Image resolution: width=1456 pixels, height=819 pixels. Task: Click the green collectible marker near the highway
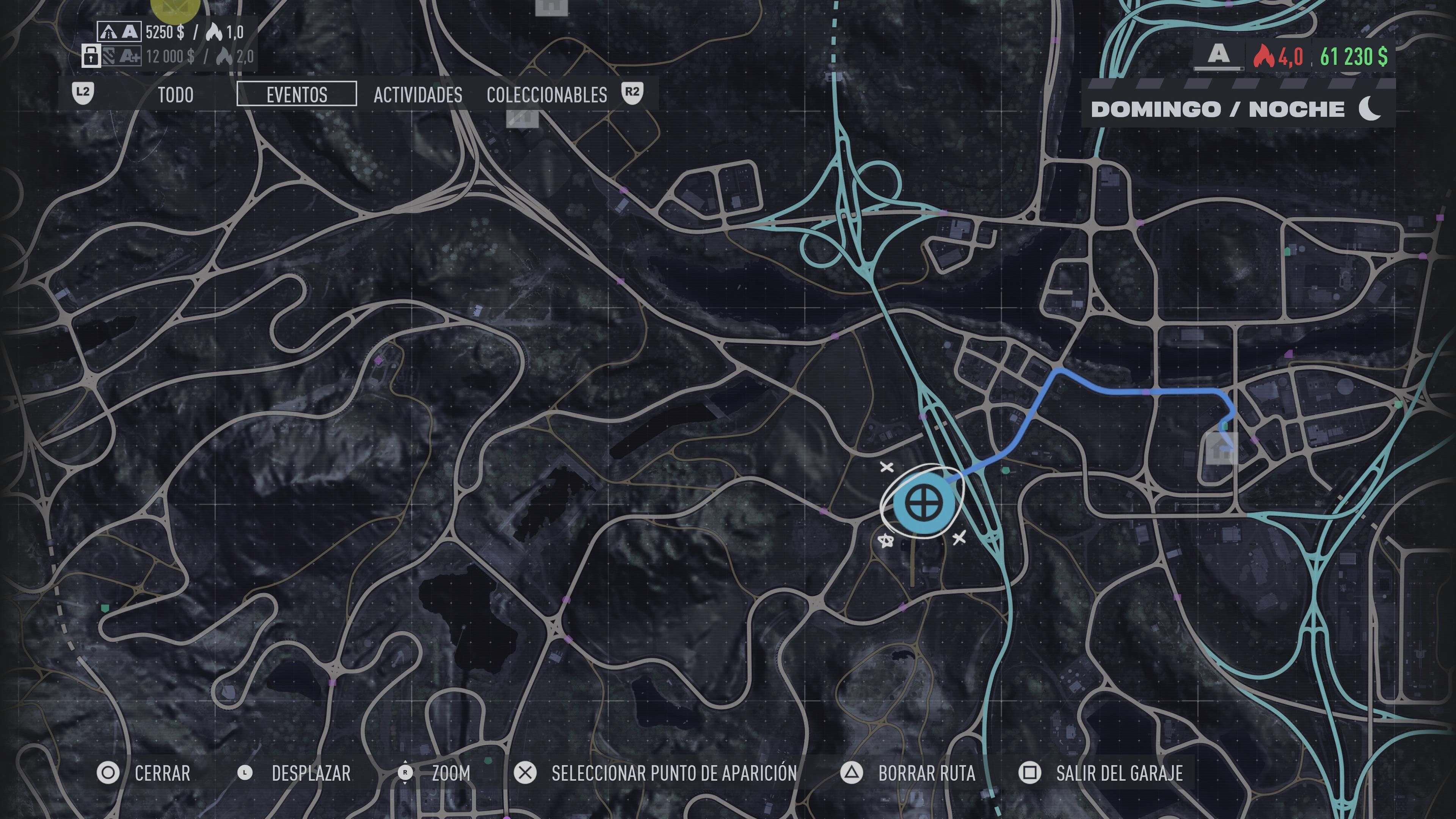click(x=1007, y=470)
